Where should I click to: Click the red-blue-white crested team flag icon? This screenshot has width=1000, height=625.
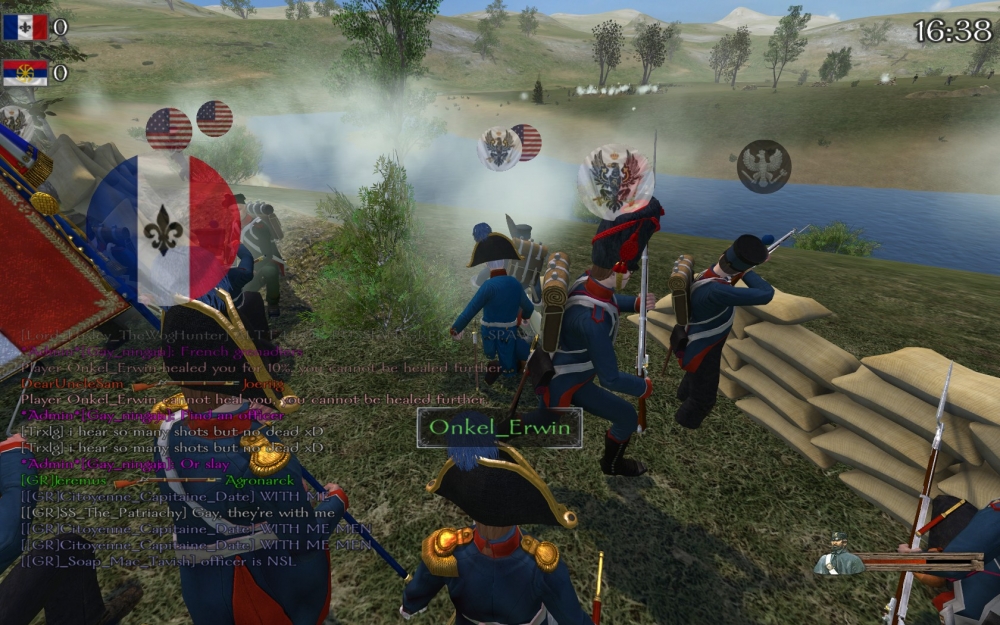(x=25, y=73)
